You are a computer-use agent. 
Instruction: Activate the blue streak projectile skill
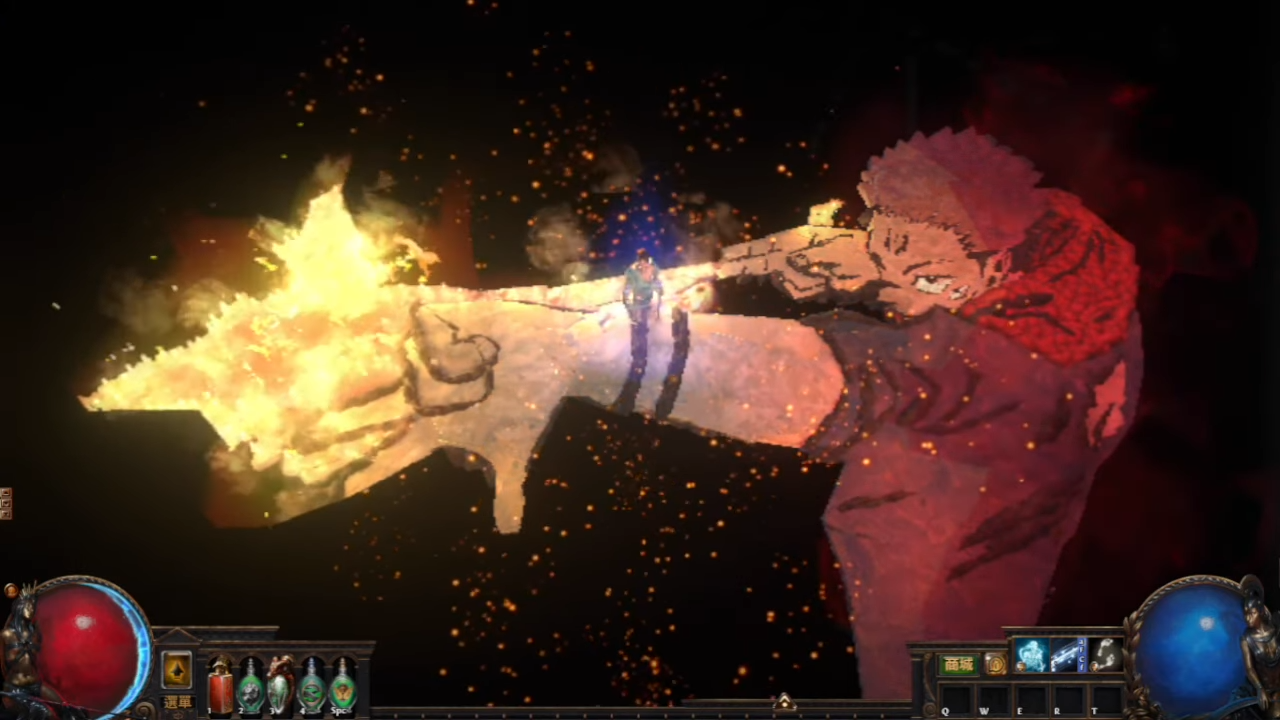(1068, 656)
